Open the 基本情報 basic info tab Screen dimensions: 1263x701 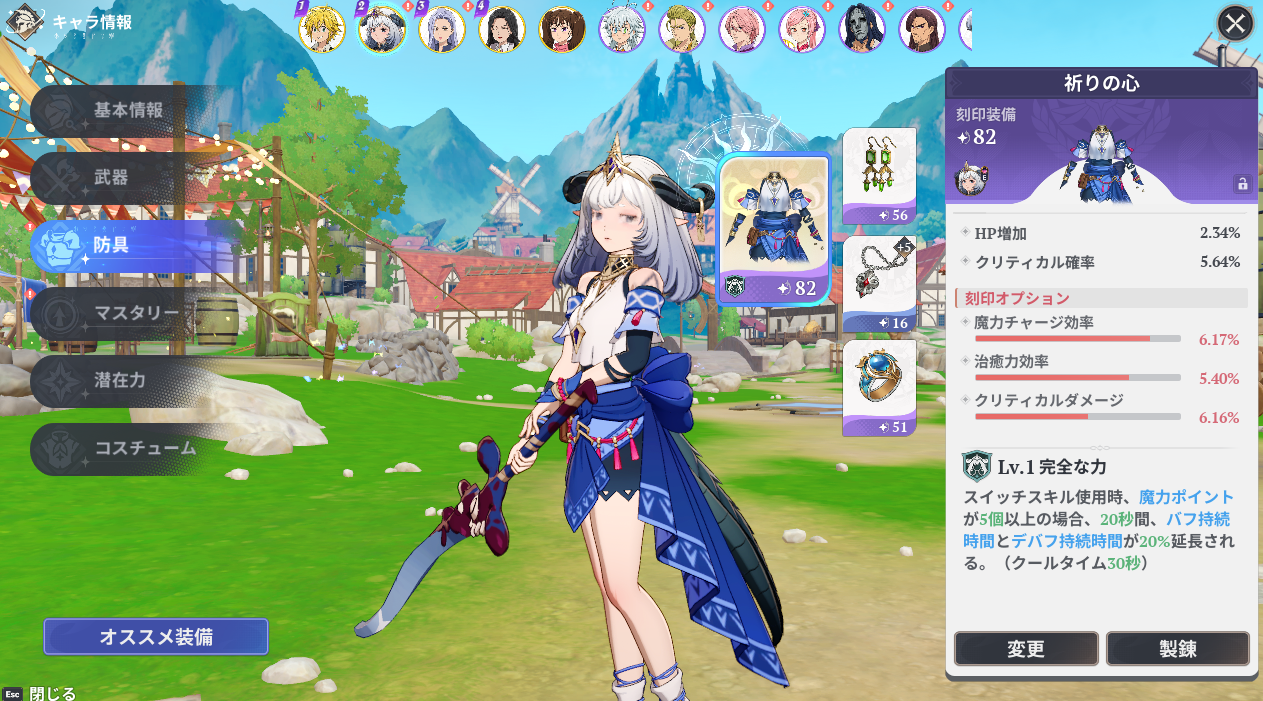pos(128,111)
